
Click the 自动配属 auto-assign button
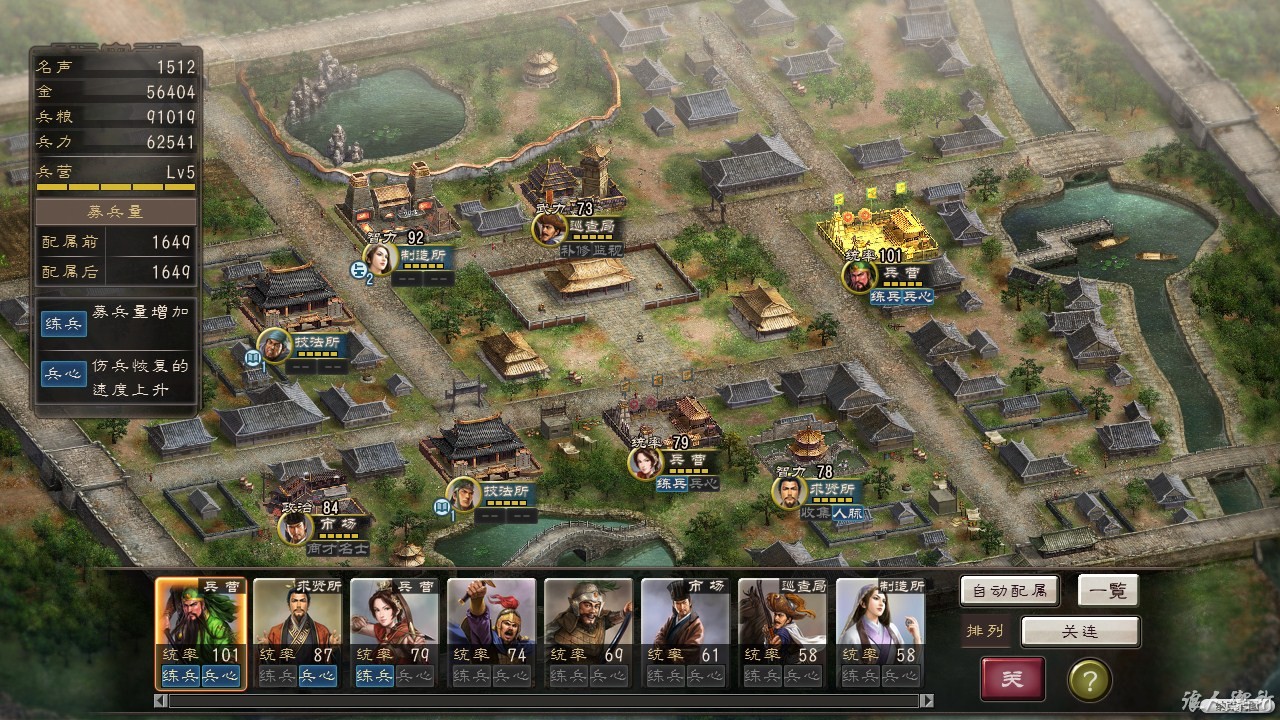click(1009, 591)
